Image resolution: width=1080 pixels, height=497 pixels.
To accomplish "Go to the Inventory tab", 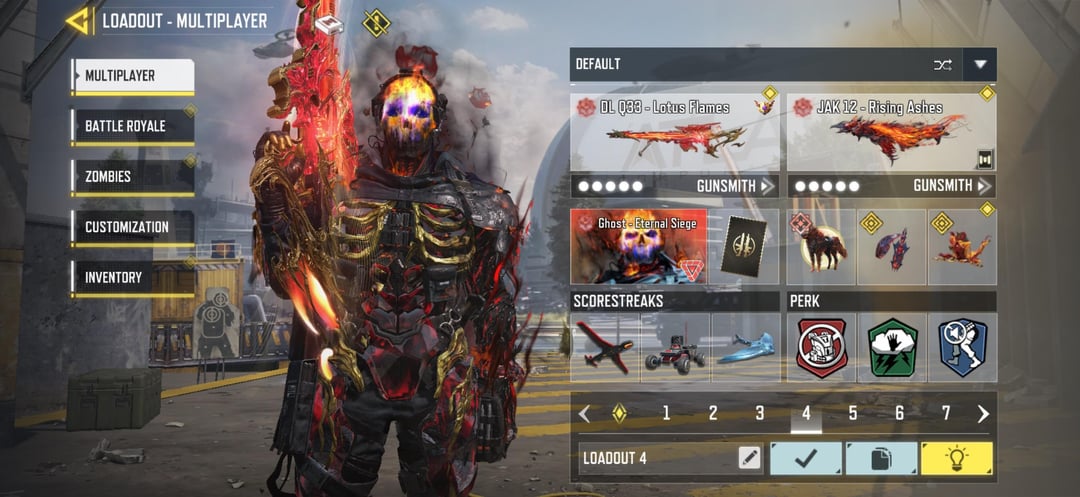I will coord(132,277).
